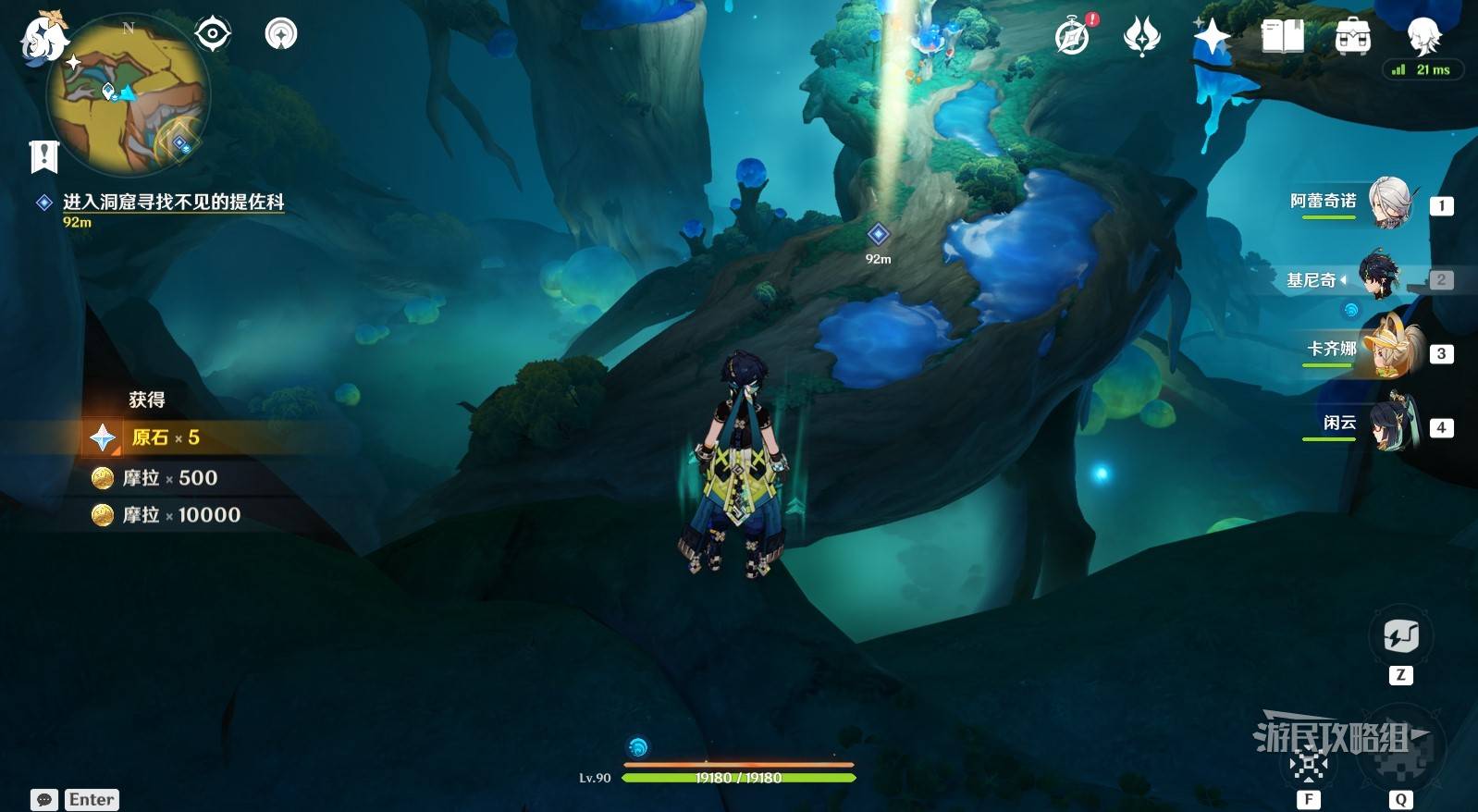The height and width of the screenshot is (812, 1478).
Task: Click the teleport waypoint icon beside minimap
Action: click(x=281, y=34)
